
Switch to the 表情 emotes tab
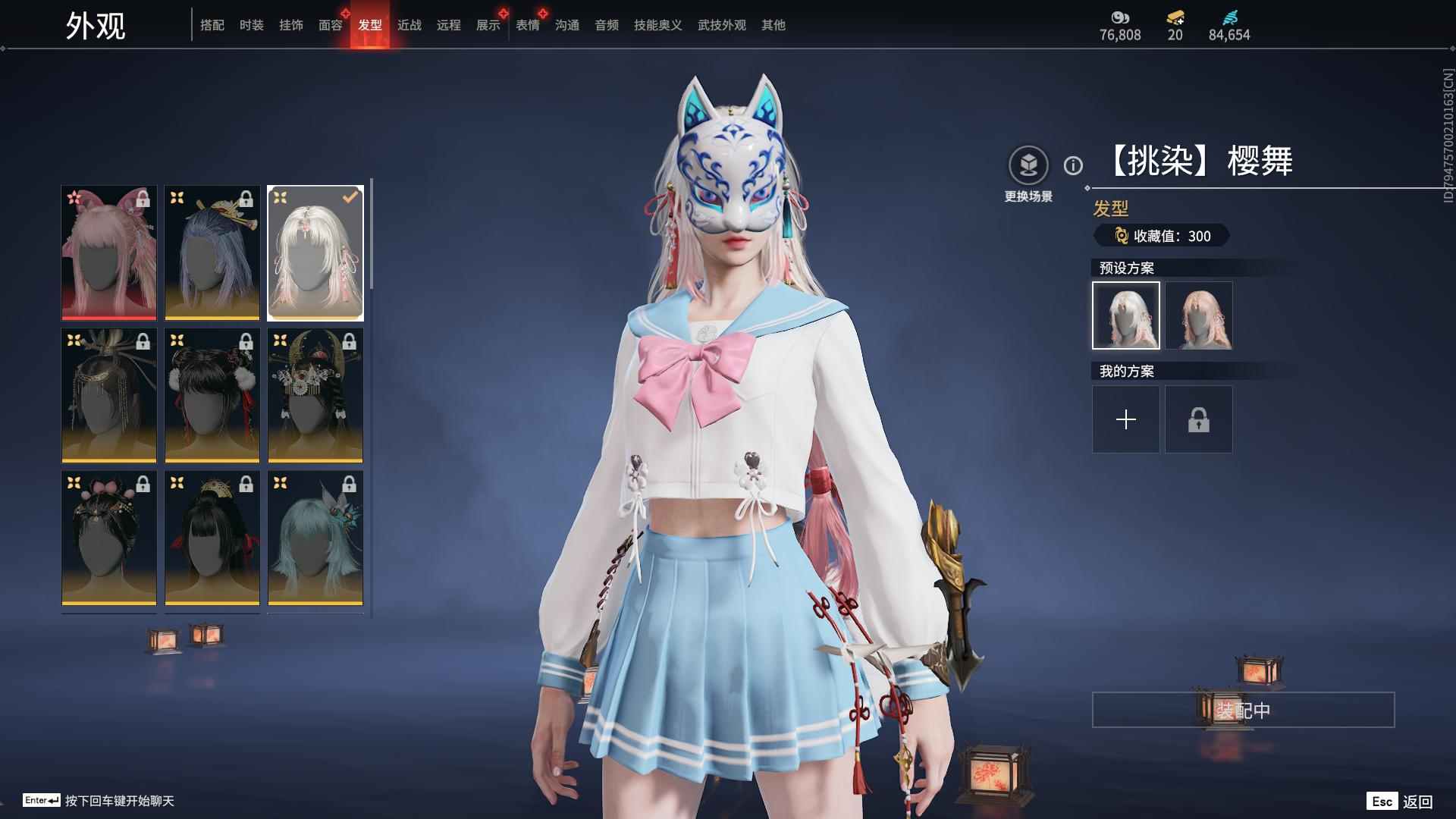click(527, 25)
